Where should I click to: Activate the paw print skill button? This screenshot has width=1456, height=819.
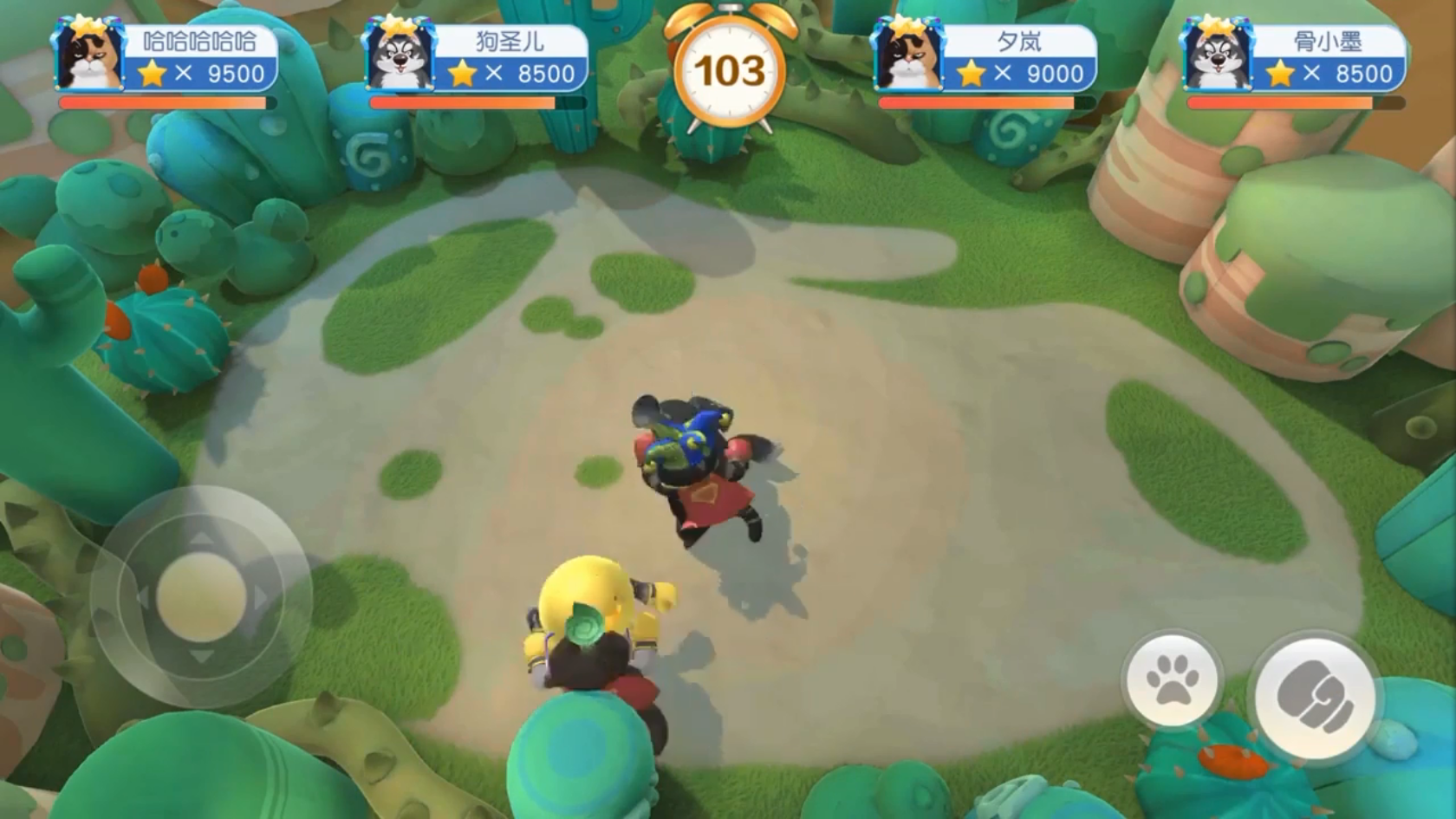coord(1172,680)
